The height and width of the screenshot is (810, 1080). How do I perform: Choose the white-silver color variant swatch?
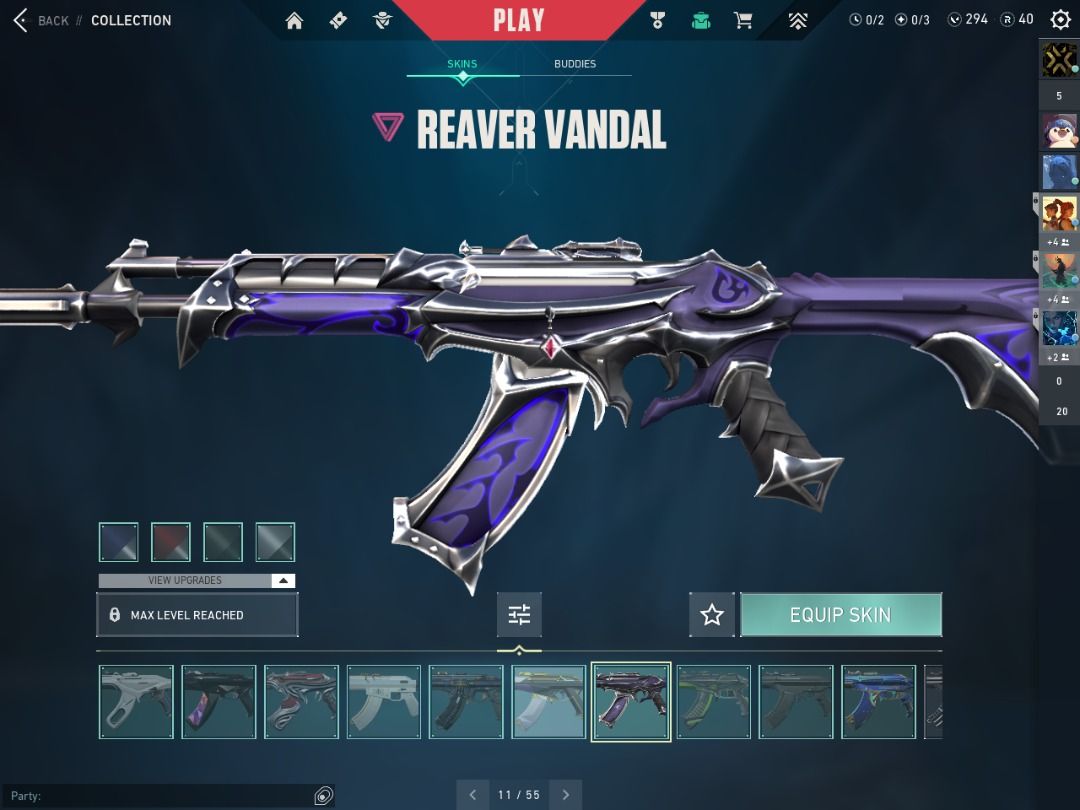[275, 542]
